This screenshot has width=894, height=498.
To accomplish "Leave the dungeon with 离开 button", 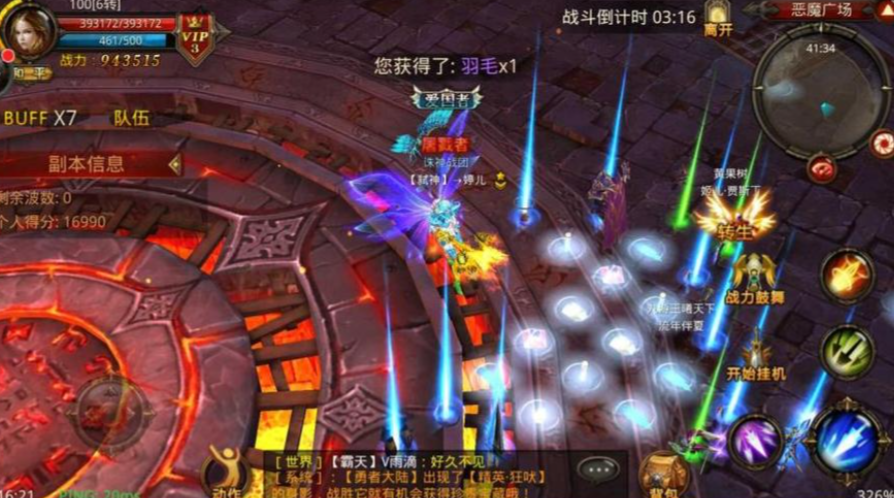I will (717, 19).
